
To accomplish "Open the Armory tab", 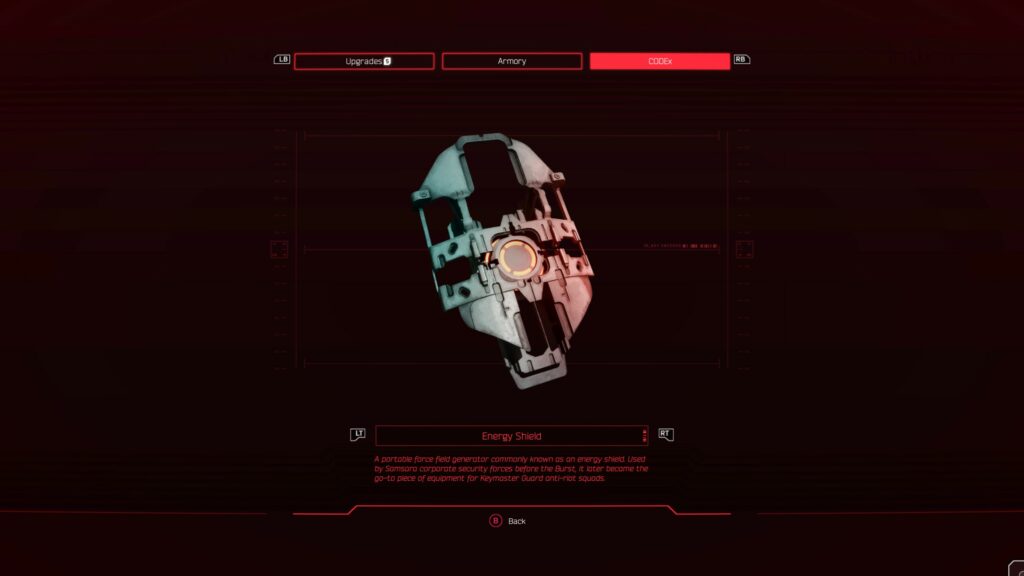I will click(511, 61).
